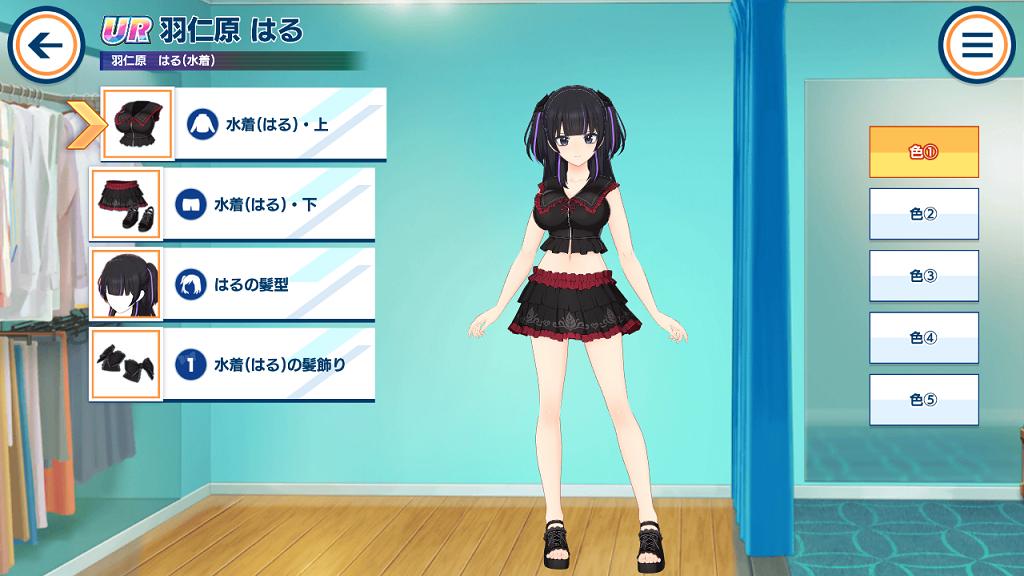Click the frilled skirt and sandals thumbnail

tap(126, 204)
